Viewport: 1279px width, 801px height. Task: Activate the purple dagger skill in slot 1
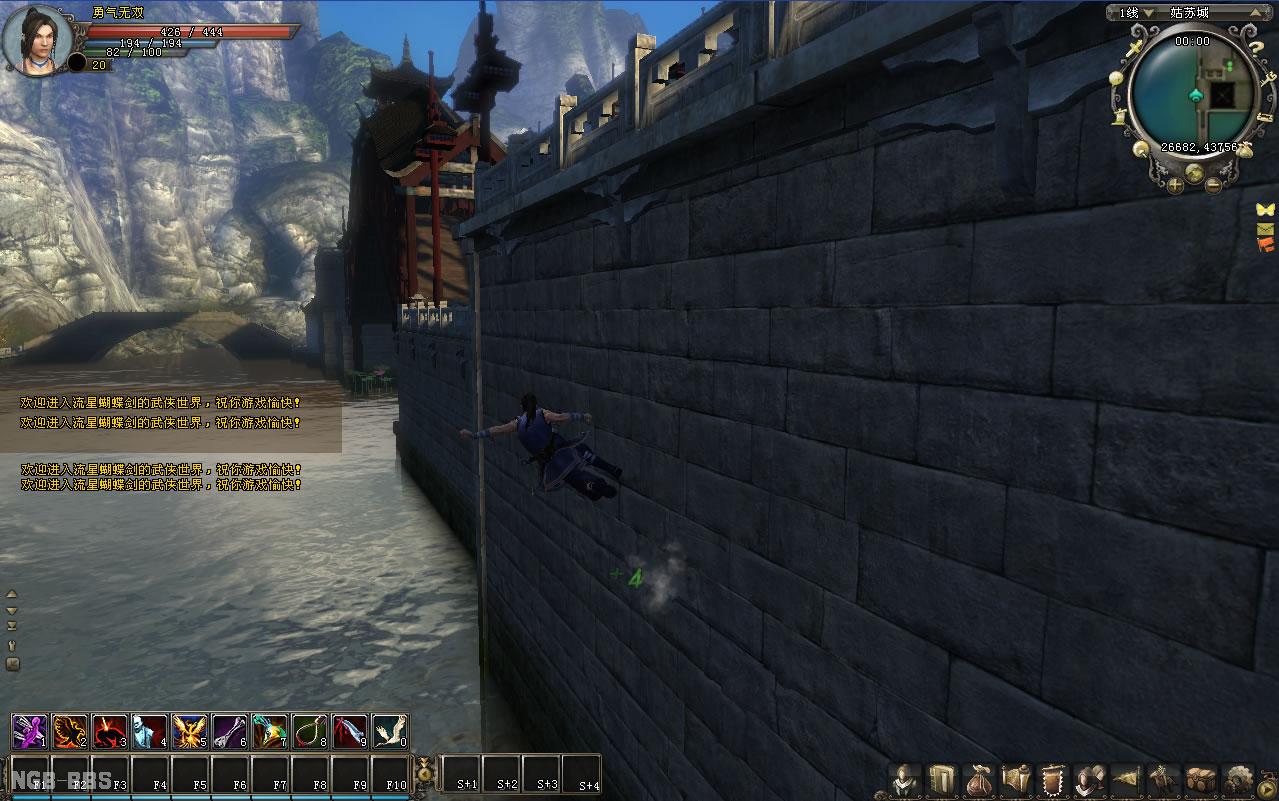point(30,732)
